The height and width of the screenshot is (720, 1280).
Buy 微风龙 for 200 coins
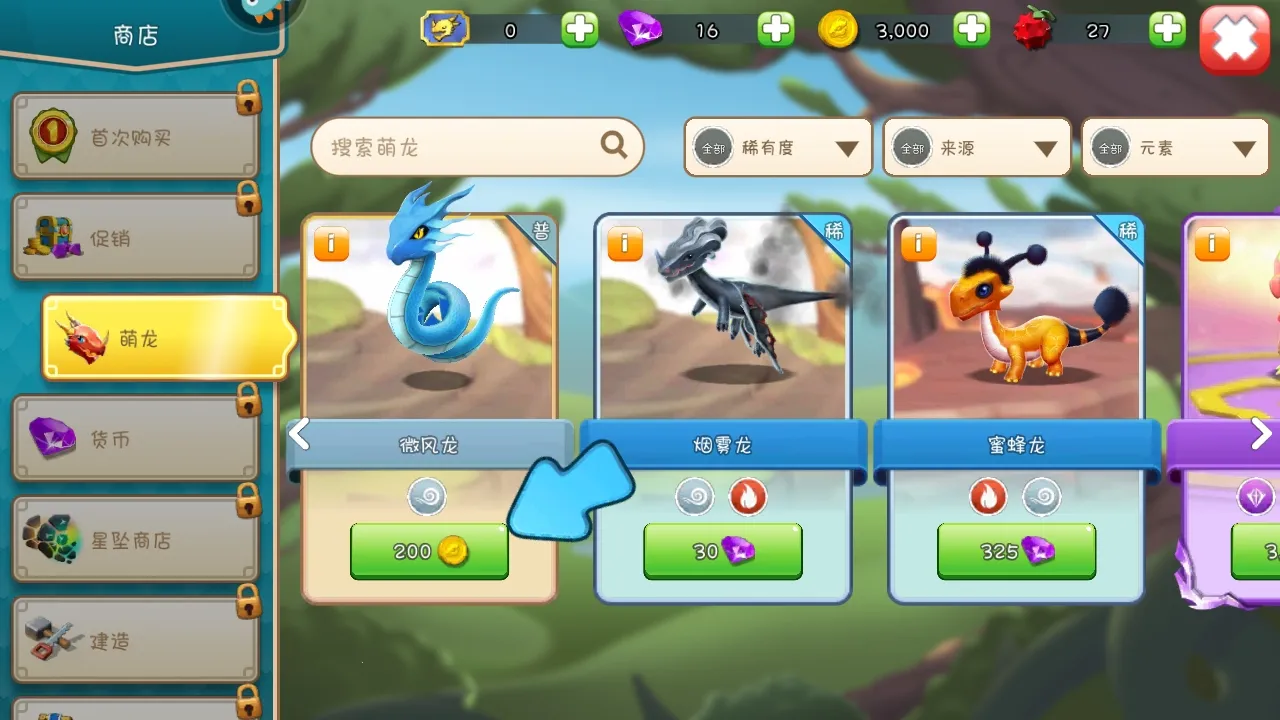click(428, 551)
